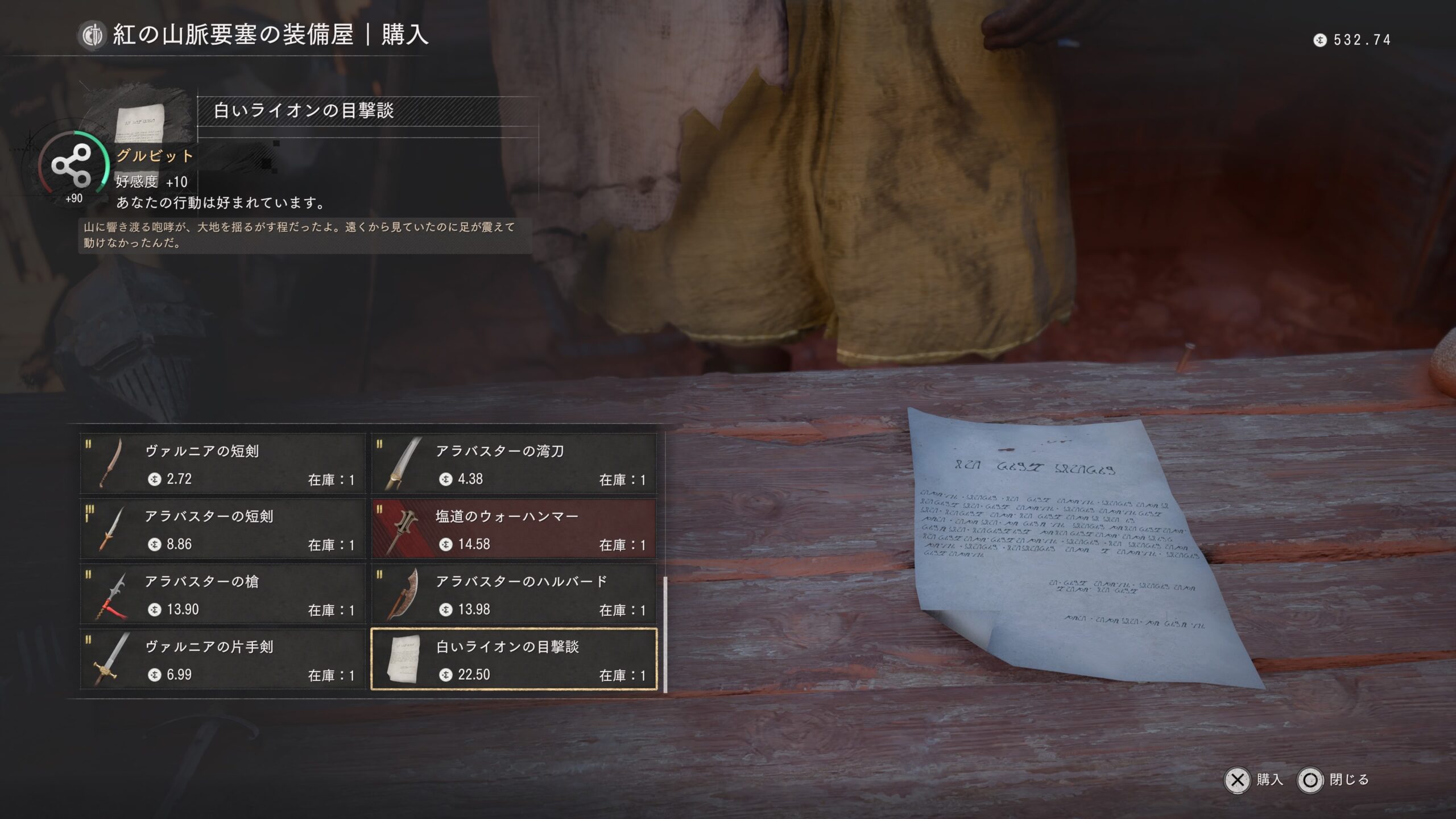Viewport: 1456px width, 819px height.
Task: Select ヴァルニアの片手剣 in the list
Action: point(223,660)
